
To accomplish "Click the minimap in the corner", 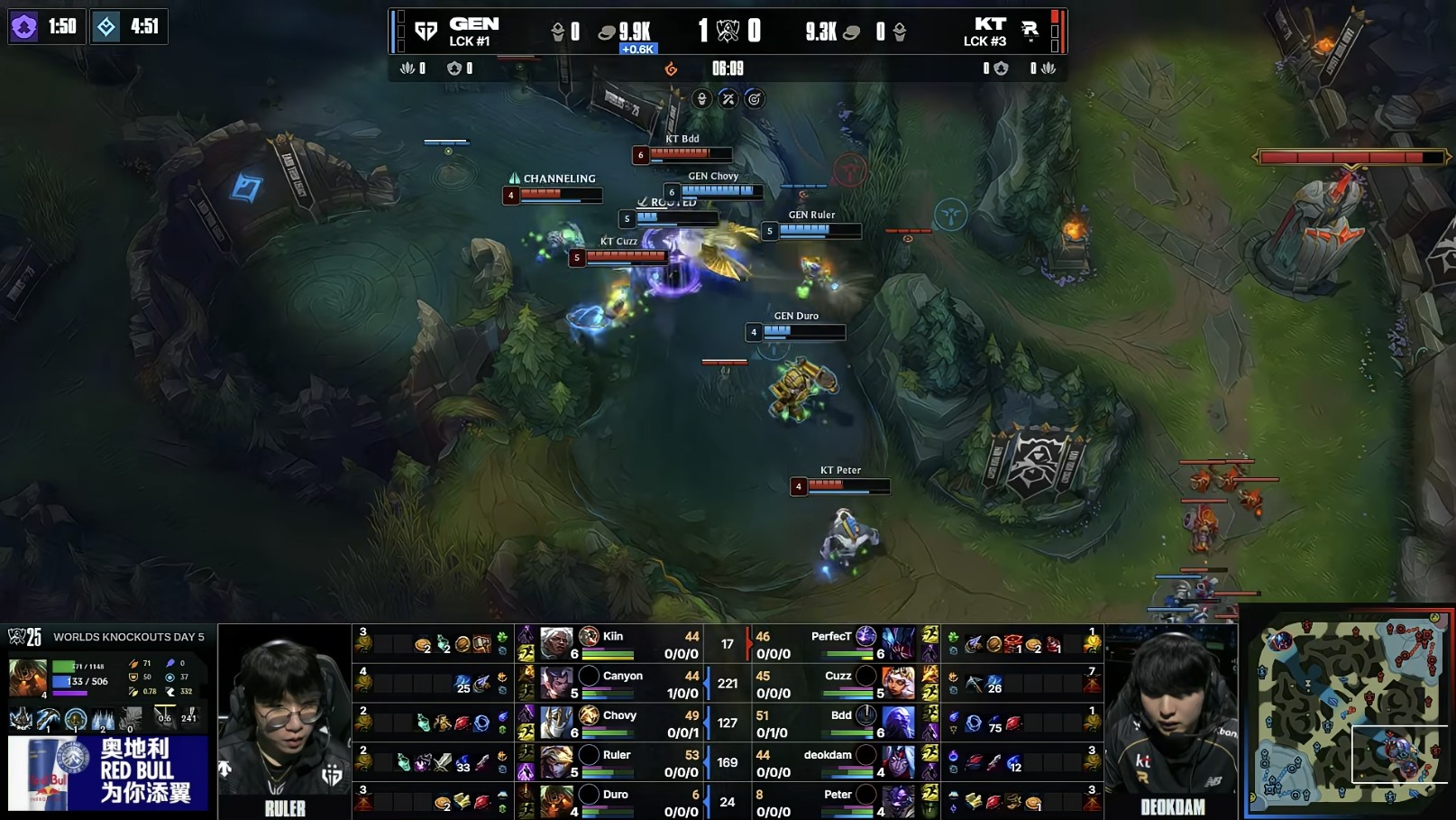I will coord(1349,711).
